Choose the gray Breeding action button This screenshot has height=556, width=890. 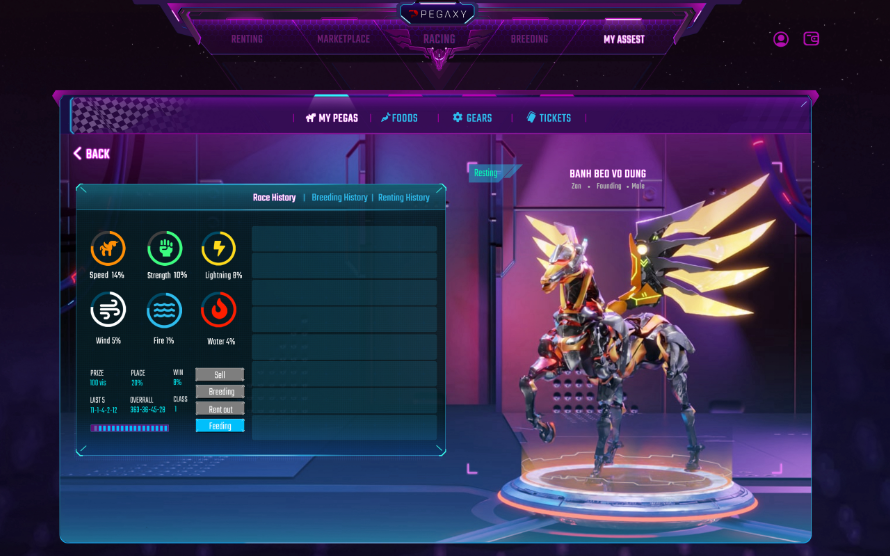[x=220, y=392]
